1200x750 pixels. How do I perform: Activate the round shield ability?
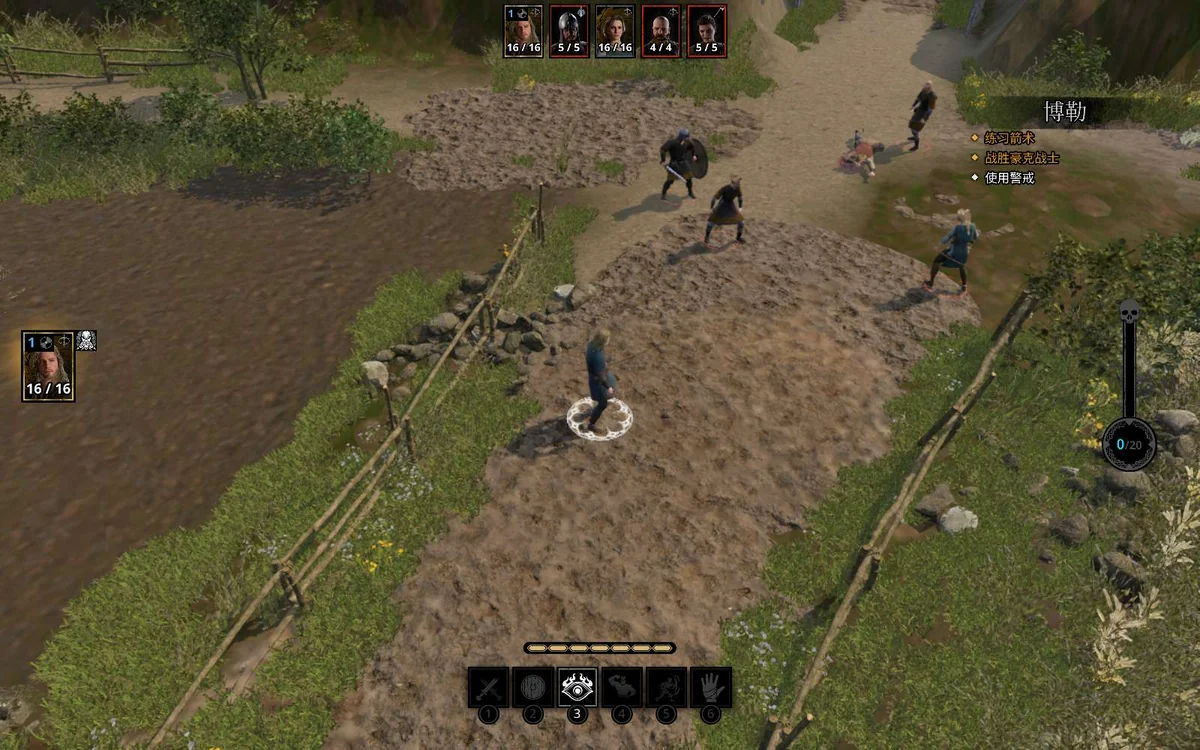click(x=533, y=687)
